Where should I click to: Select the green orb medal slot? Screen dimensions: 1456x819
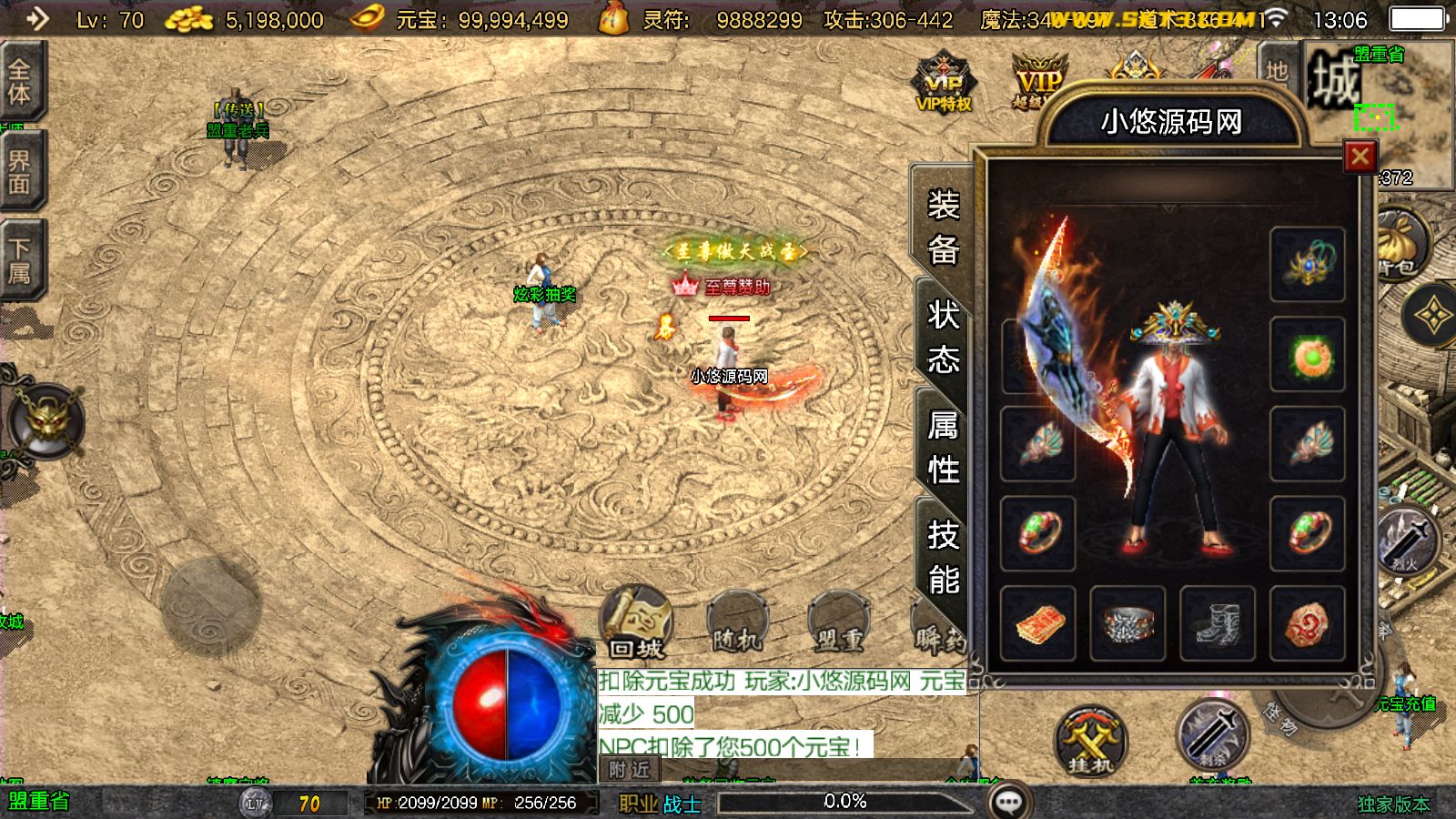point(1307,354)
